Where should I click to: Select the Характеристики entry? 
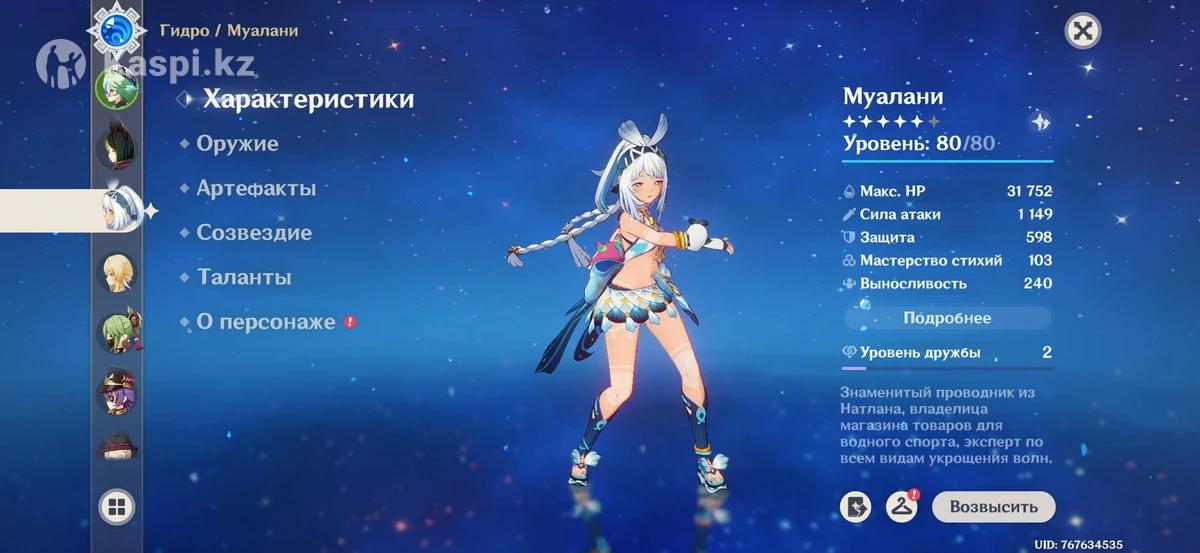click(x=308, y=99)
